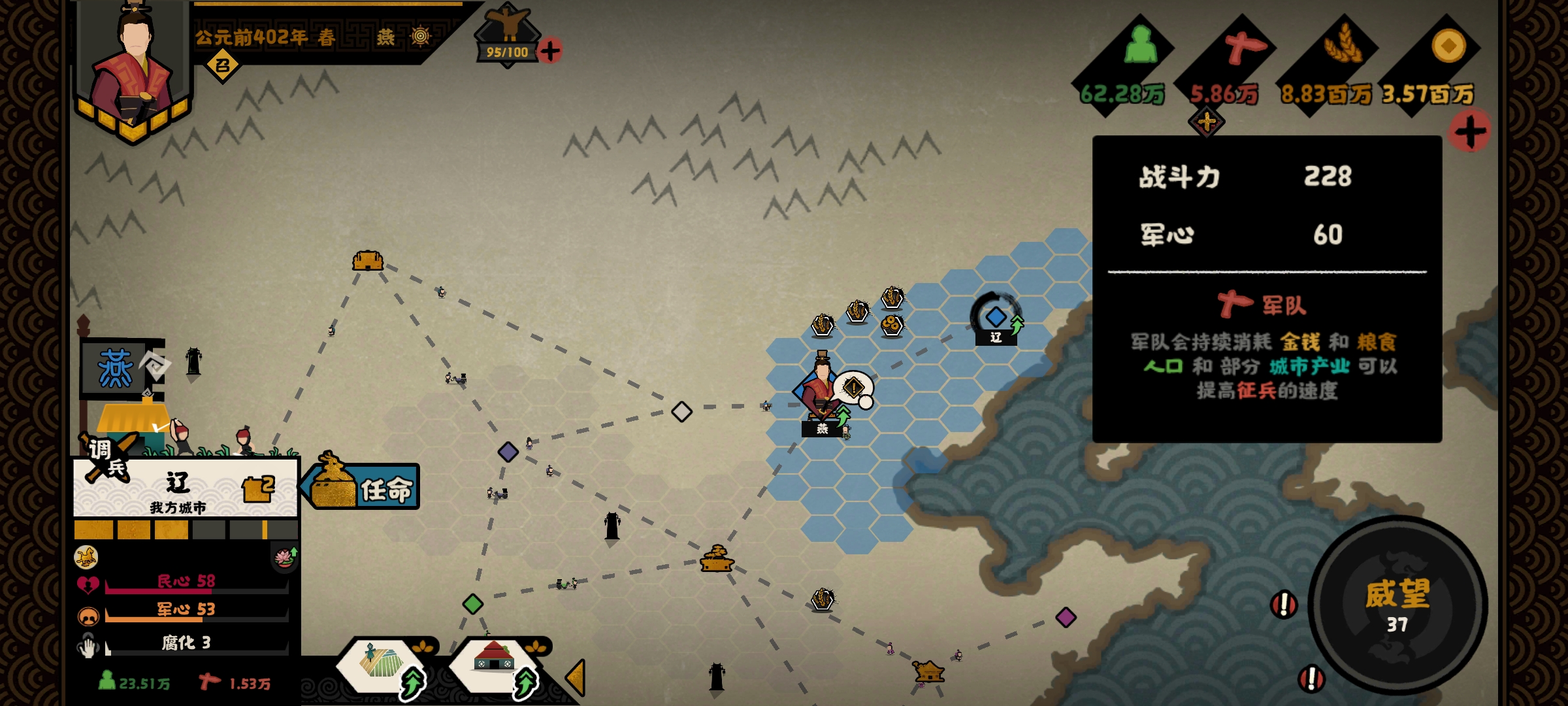Image resolution: width=1568 pixels, height=706 pixels.
Task: Select the green diamond map node
Action: click(x=472, y=603)
